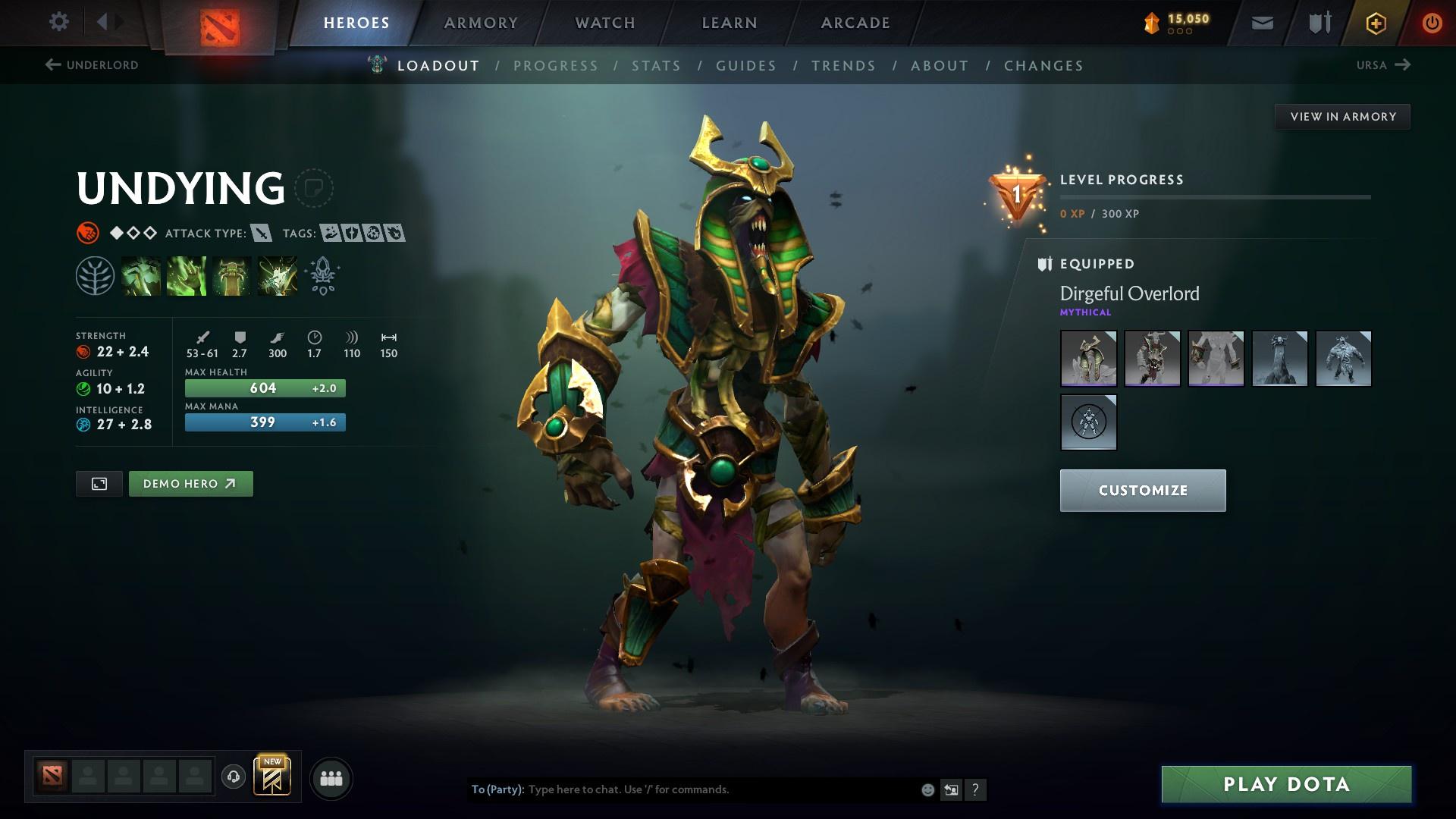Switch to the STATS tab
The image size is (1456, 819).
(x=657, y=65)
